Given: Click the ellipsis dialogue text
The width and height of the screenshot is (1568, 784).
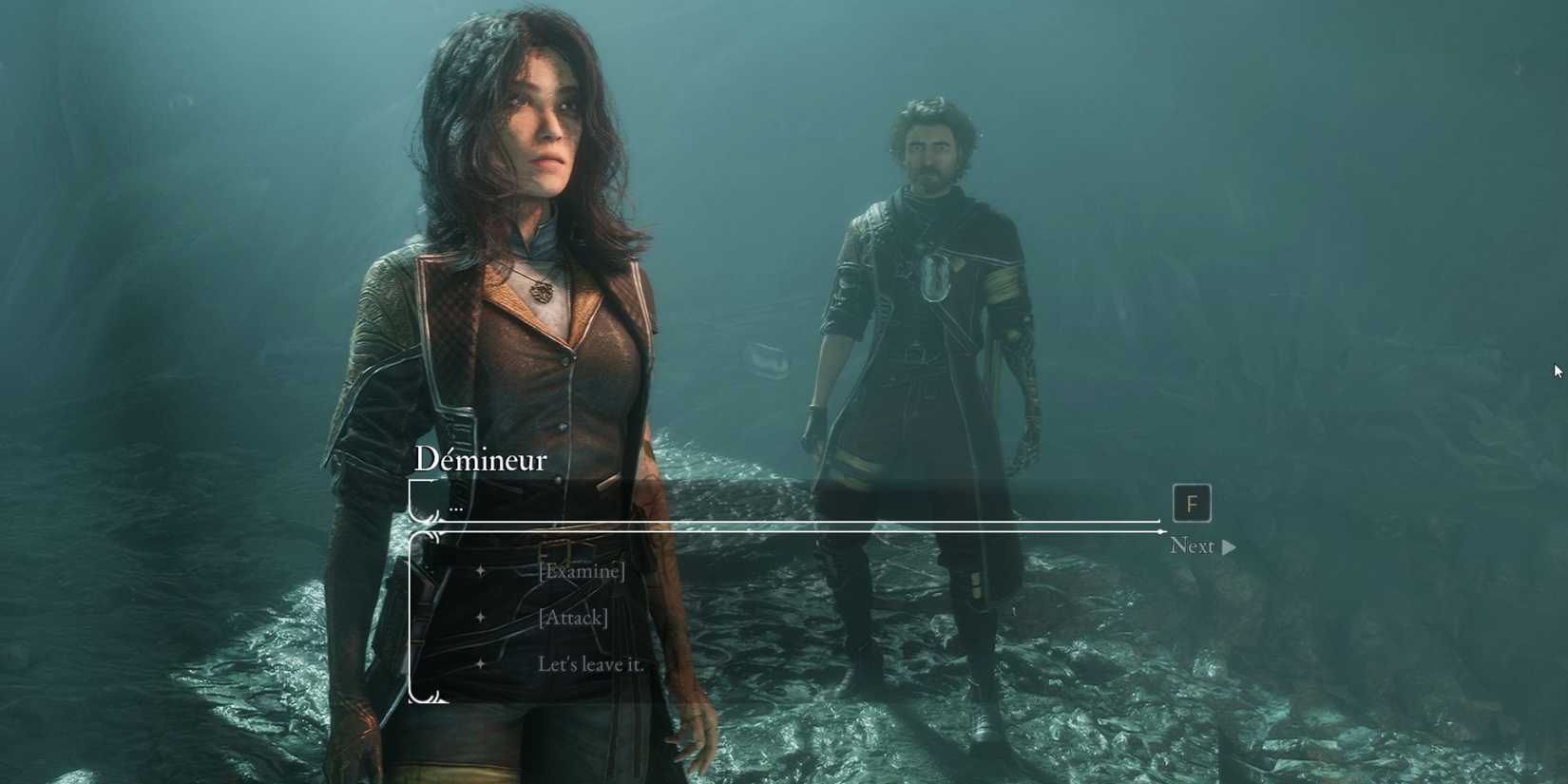Looking at the screenshot, I should tap(457, 507).
